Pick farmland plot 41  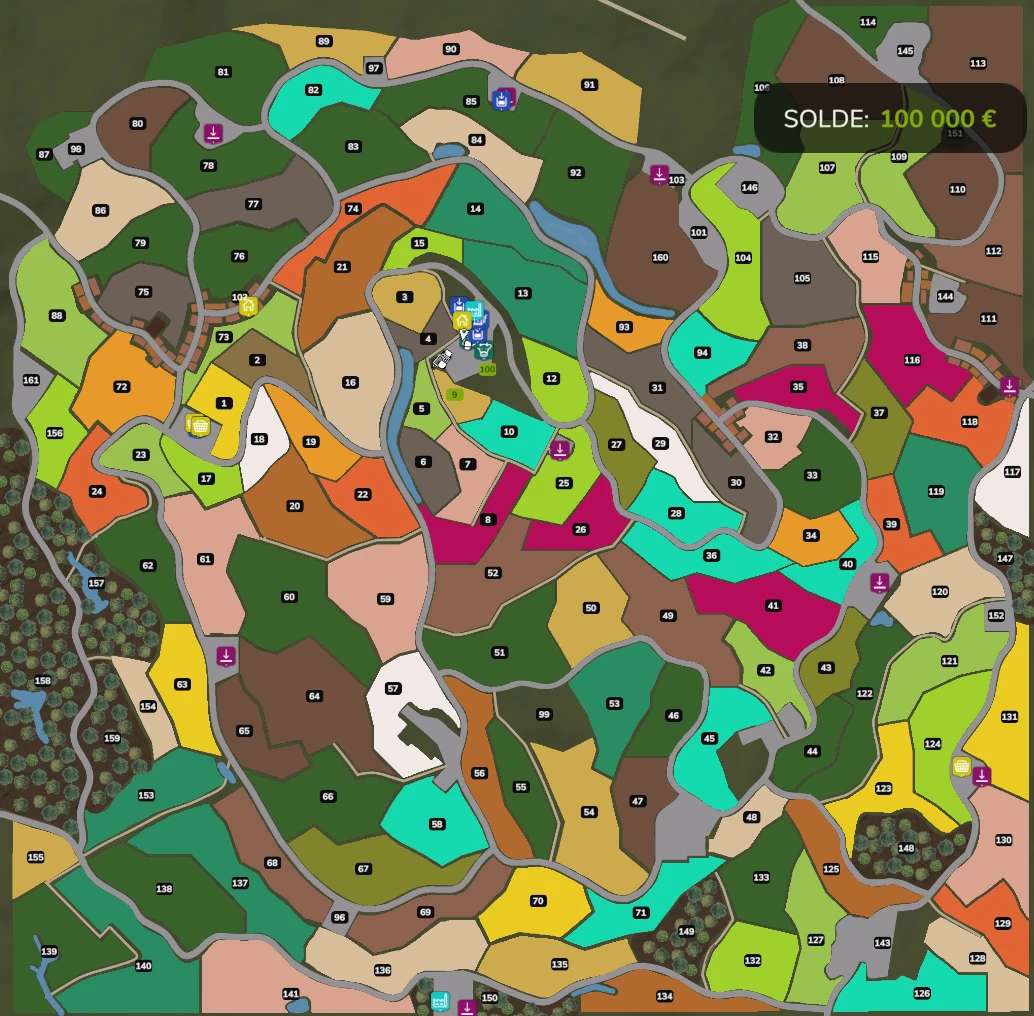coord(772,606)
